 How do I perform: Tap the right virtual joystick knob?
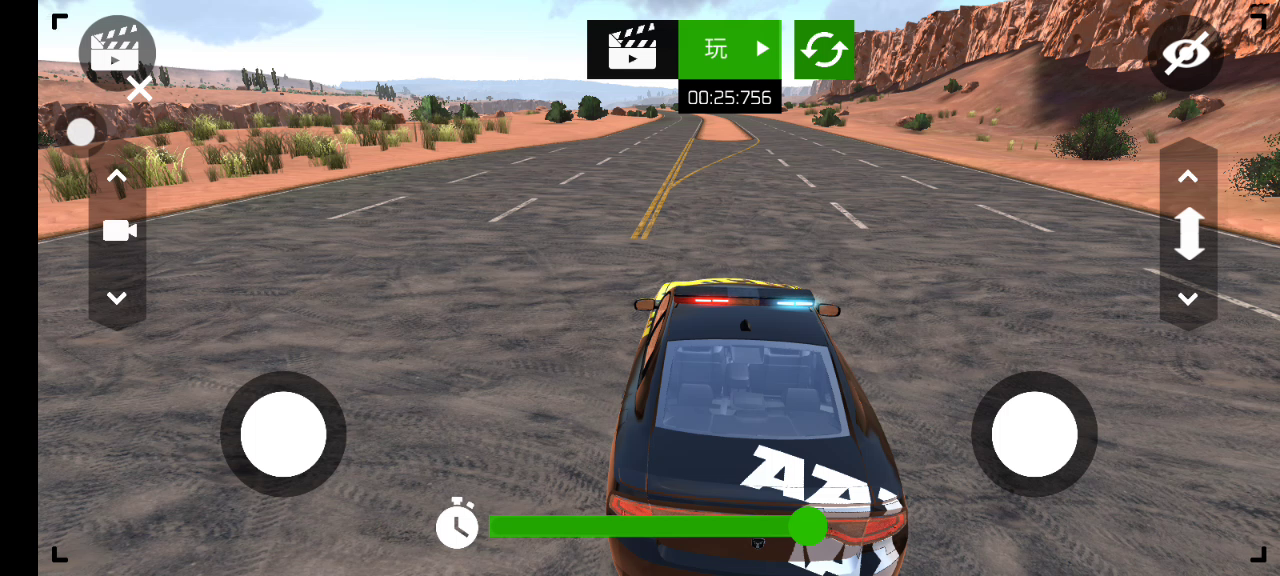1034,434
